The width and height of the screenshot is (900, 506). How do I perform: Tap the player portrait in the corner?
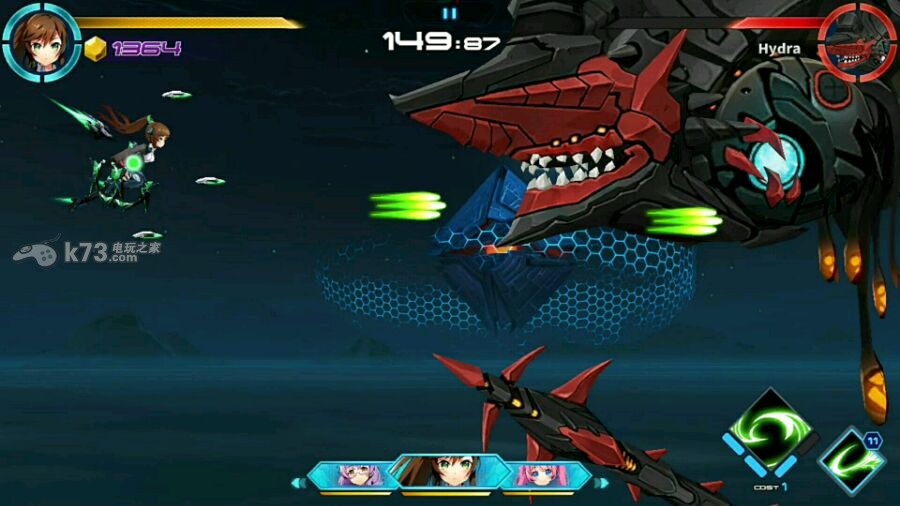41,41
